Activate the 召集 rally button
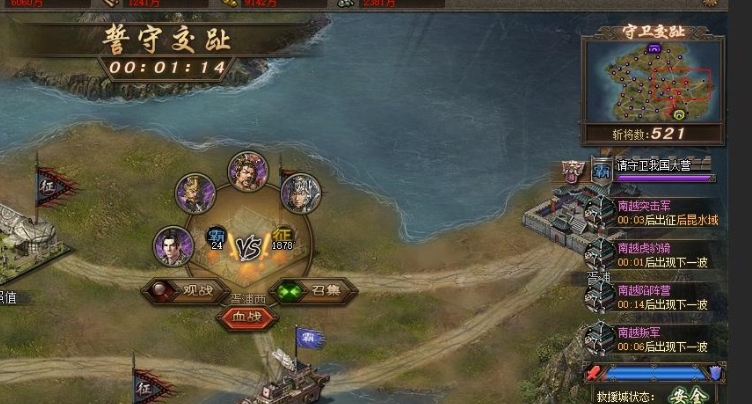The image size is (752, 404). [x=313, y=291]
